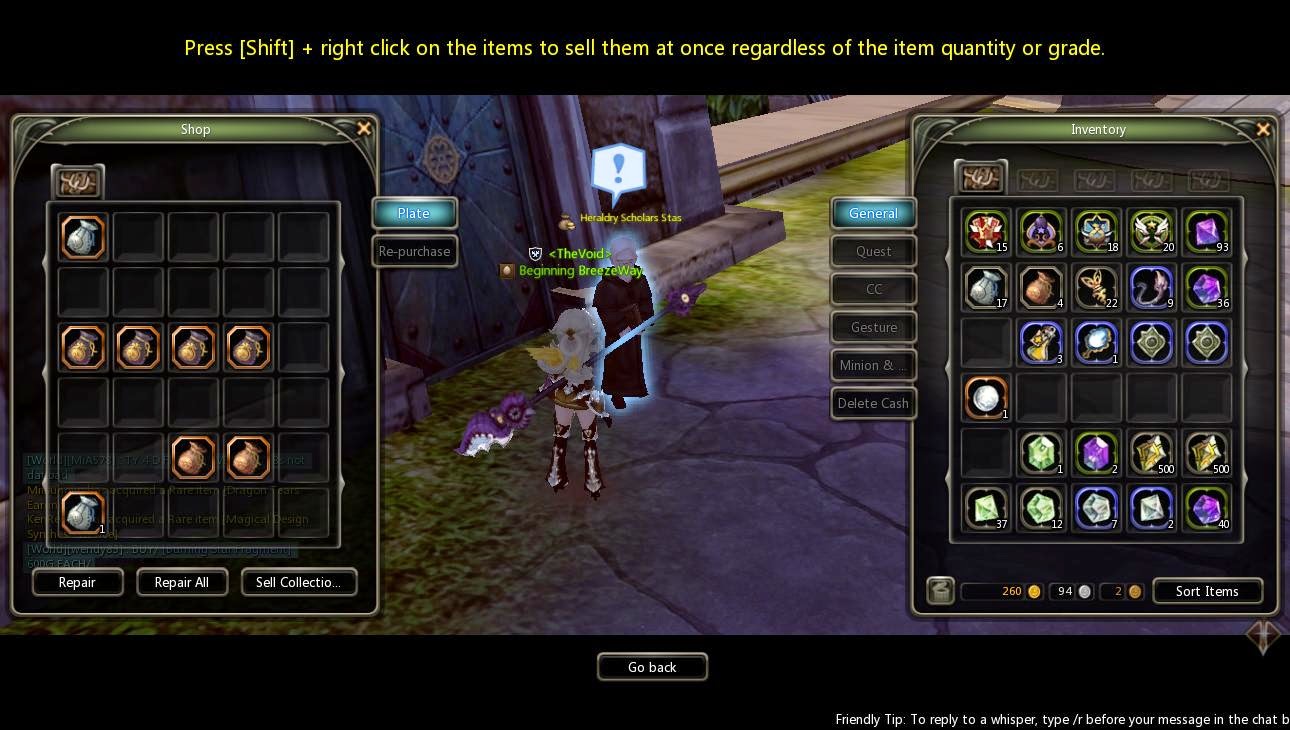Choose Repair All

click(181, 582)
